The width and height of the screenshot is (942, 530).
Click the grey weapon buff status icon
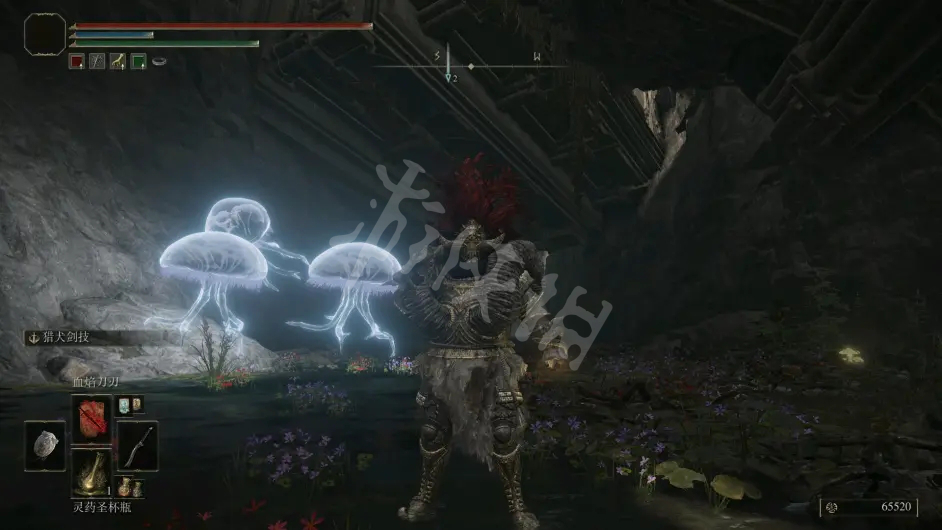(97, 61)
